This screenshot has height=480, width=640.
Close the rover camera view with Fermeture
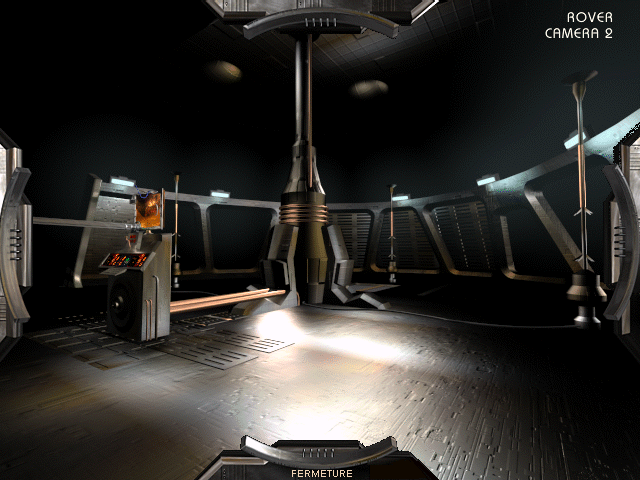click(321, 472)
